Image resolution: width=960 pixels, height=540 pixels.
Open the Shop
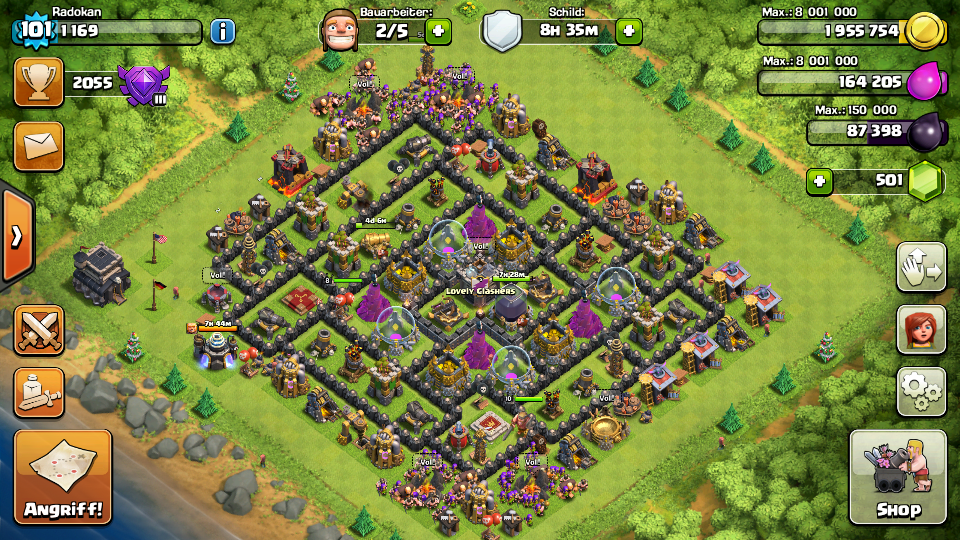pyautogui.click(x=897, y=477)
